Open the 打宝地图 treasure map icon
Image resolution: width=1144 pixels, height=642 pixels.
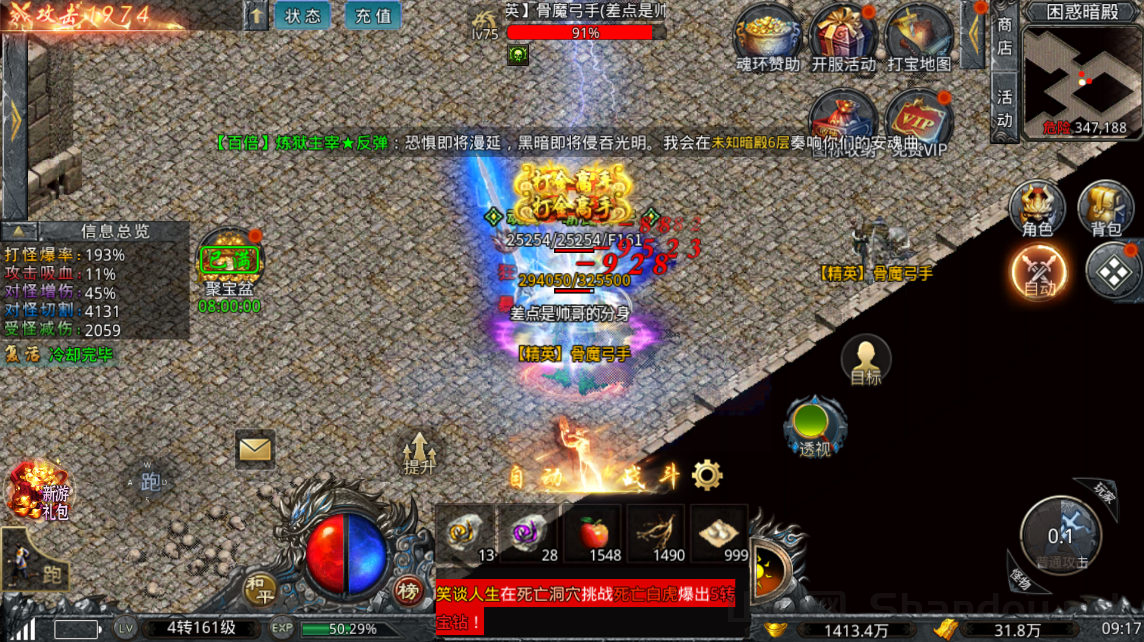point(918,37)
